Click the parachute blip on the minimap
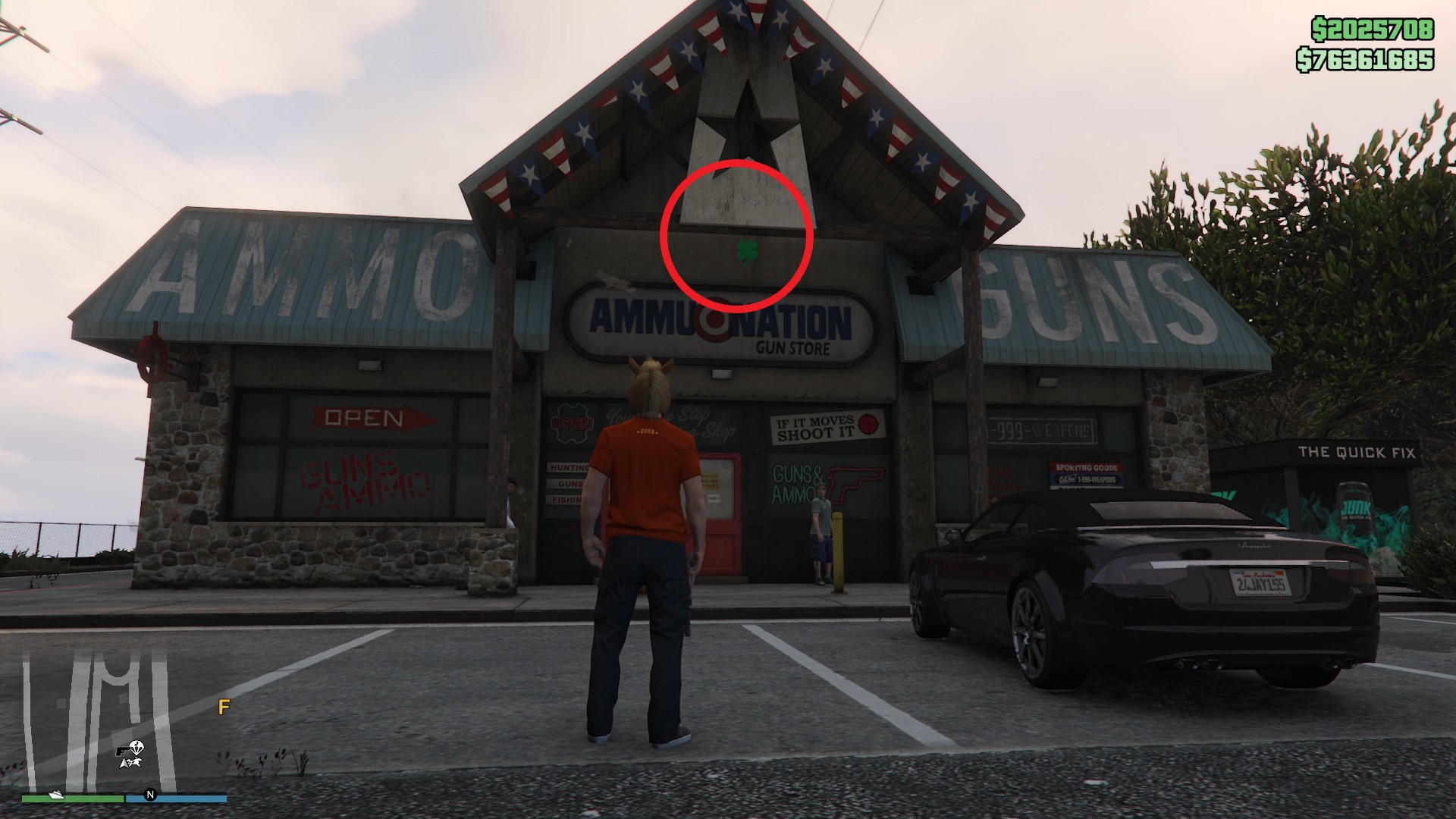Viewport: 1456px width, 819px height. 137,747
